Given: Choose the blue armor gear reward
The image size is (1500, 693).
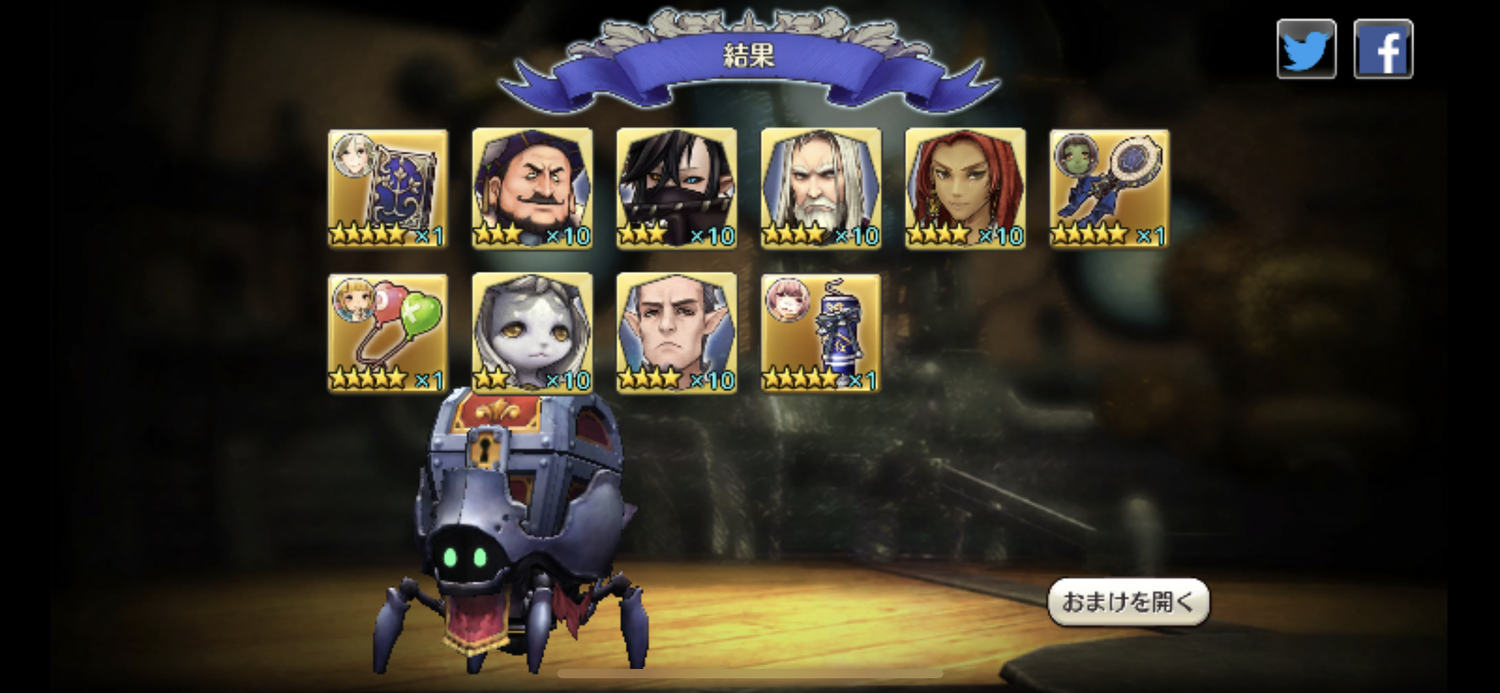Looking at the screenshot, I should pyautogui.click(x=821, y=333).
